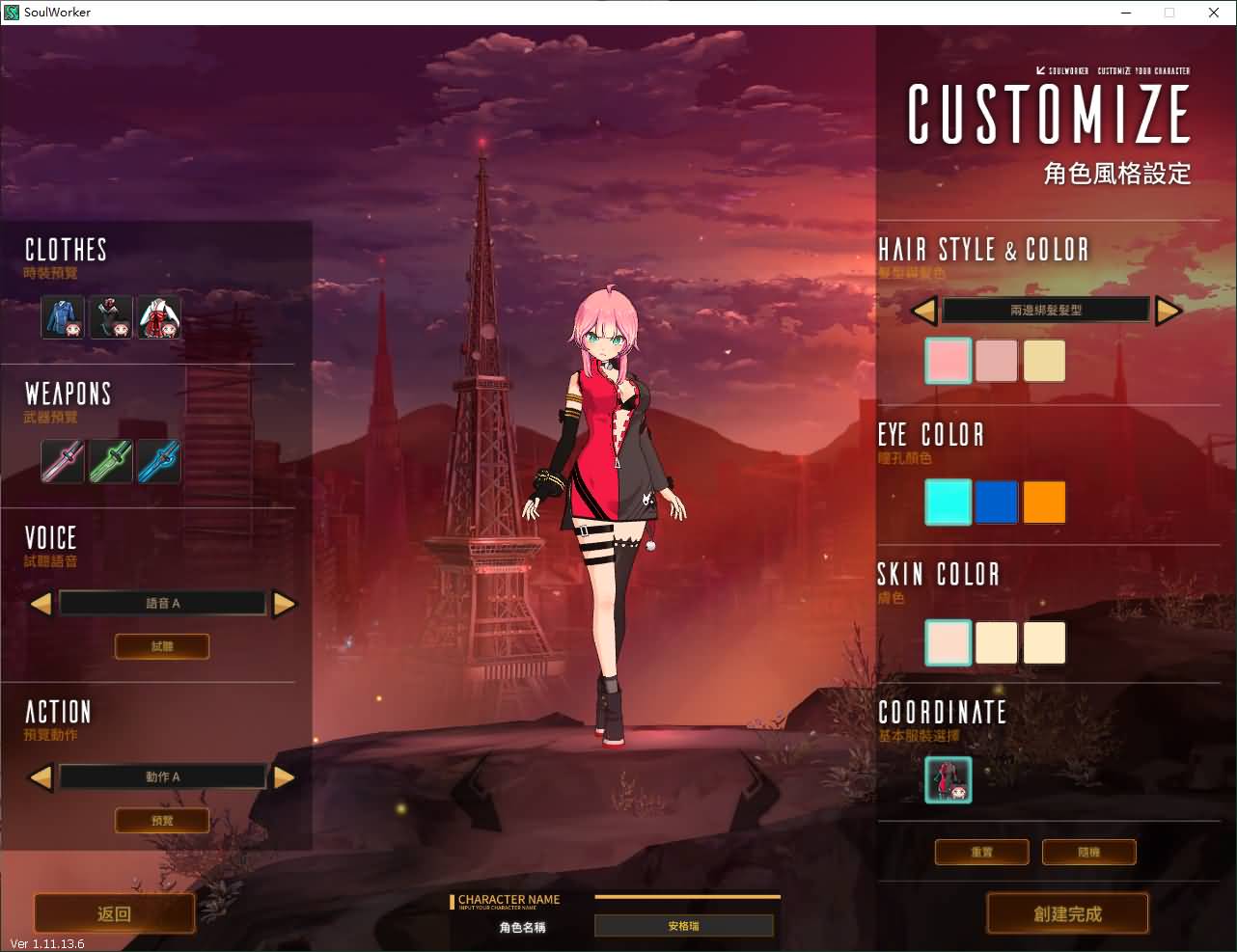Choose the orange eye color swatch
Screen dimensions: 1237x952
pos(1044,503)
